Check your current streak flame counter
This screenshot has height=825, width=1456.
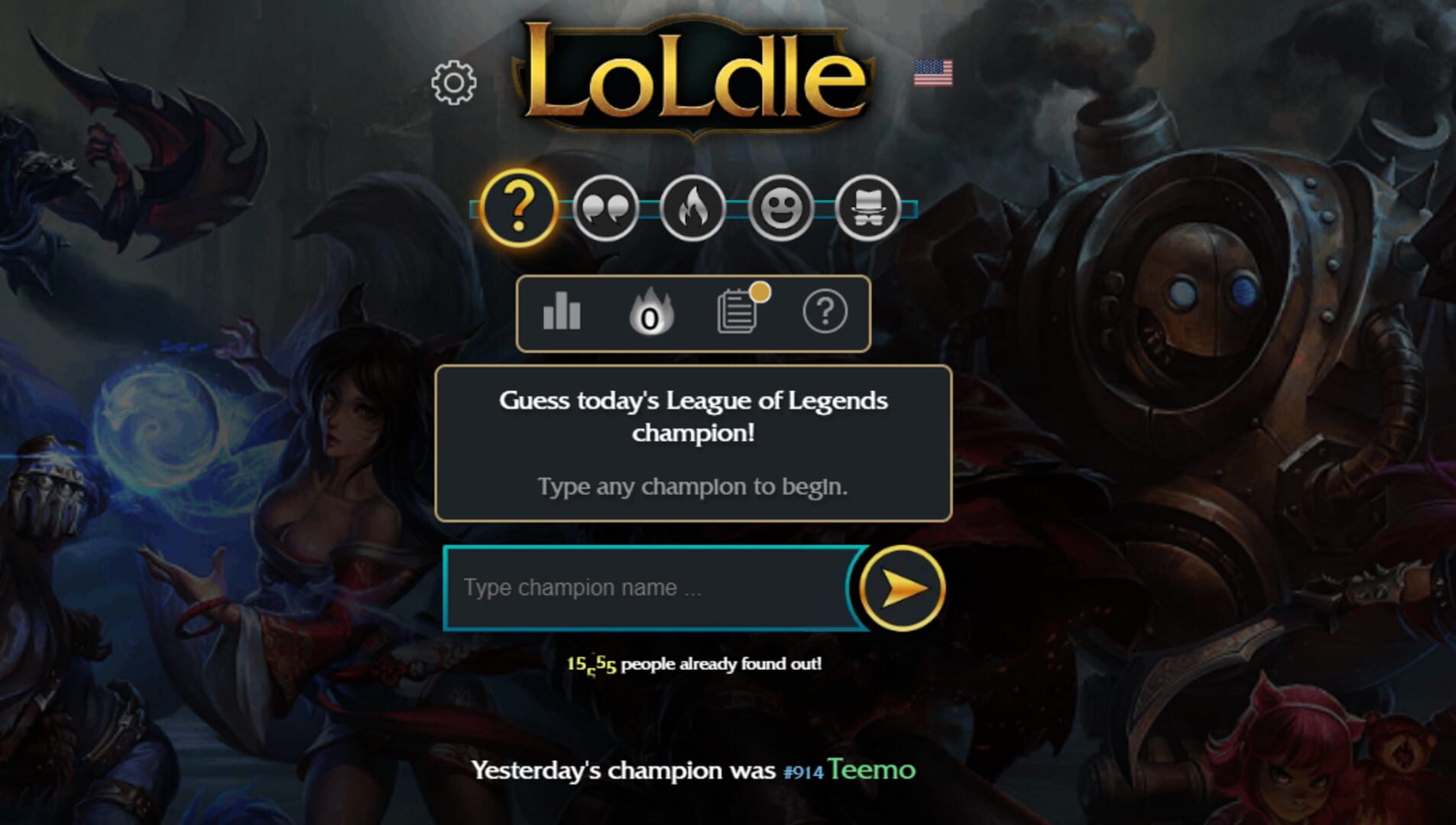pos(650,312)
